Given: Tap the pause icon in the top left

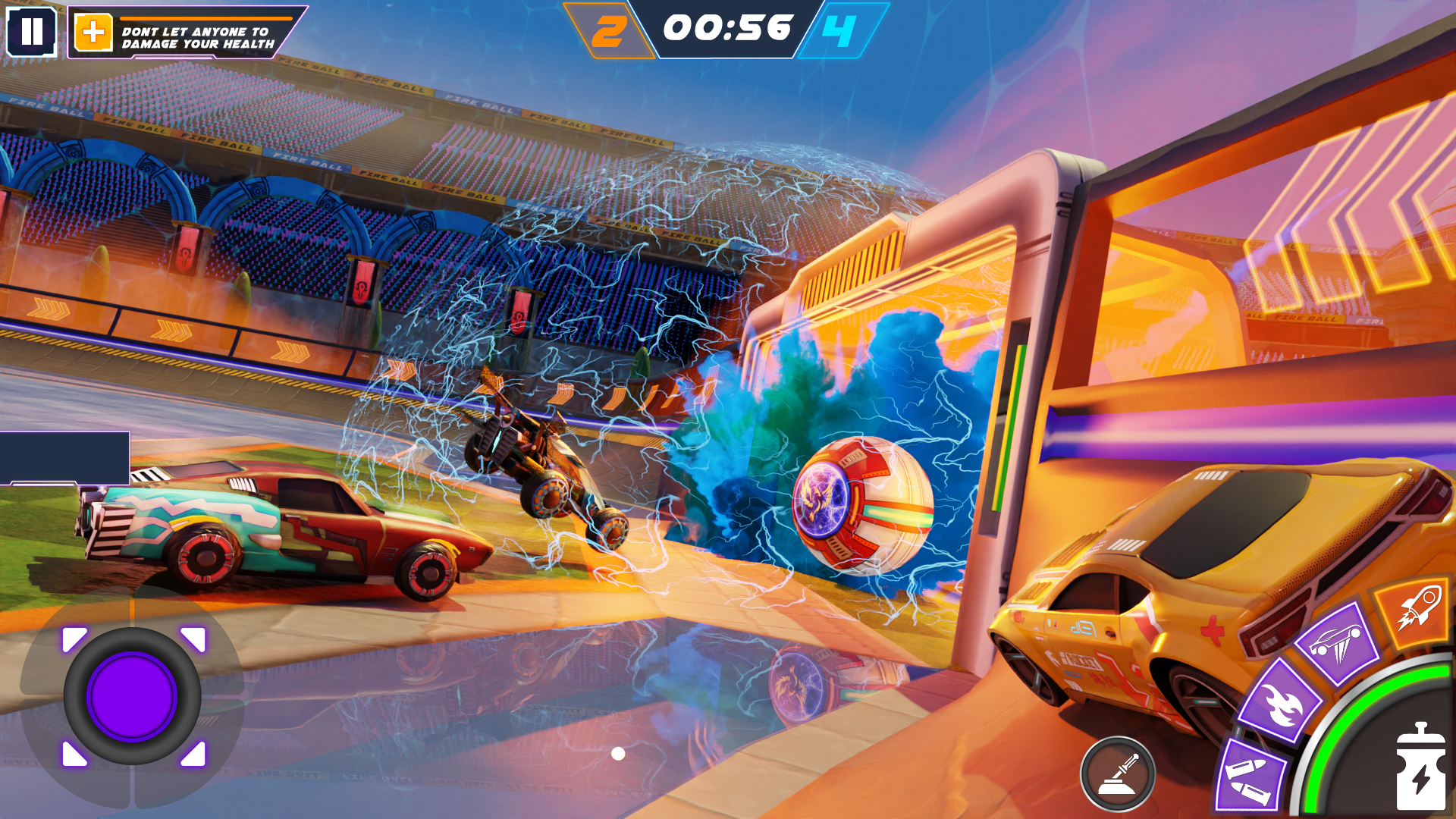Looking at the screenshot, I should (32, 32).
